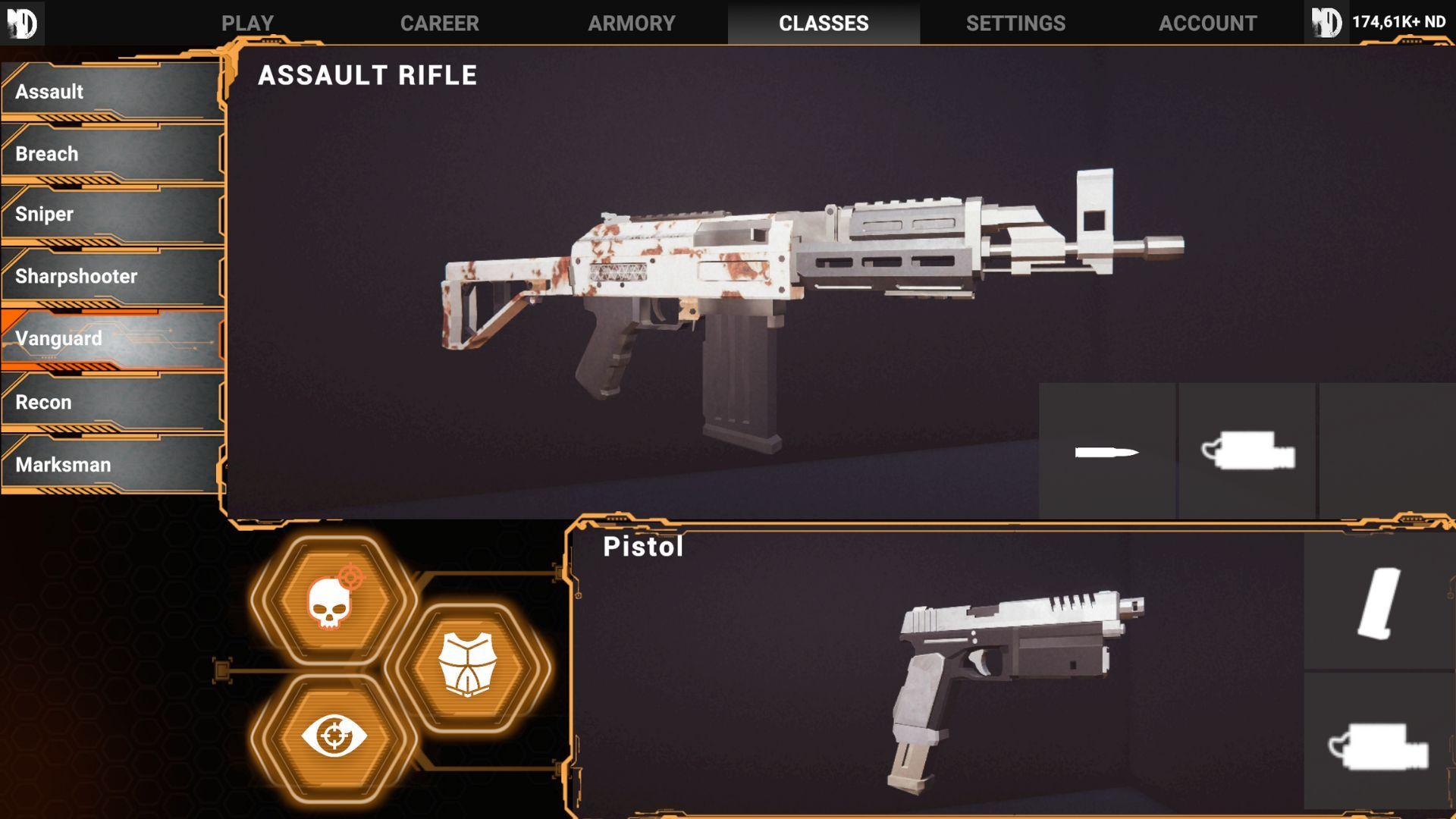The width and height of the screenshot is (1456, 819).
Task: Switch to the CAREER tab
Action: [439, 23]
